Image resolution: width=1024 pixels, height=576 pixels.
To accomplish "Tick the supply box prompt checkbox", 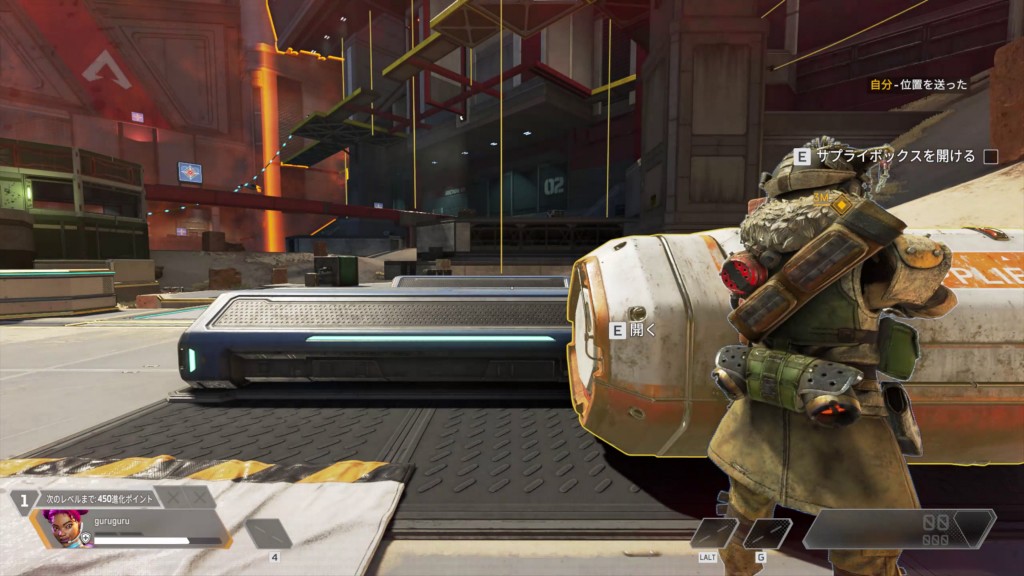I will (x=991, y=156).
